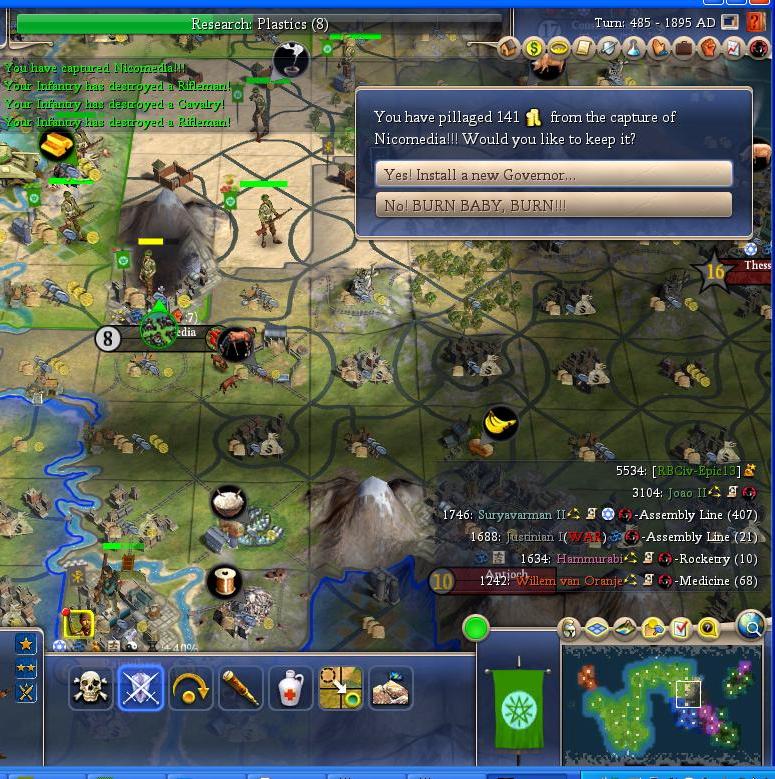Viewport: 775px width, 779px height.
Task: Click the flag-on-hill explore action button
Action: pos(390,688)
